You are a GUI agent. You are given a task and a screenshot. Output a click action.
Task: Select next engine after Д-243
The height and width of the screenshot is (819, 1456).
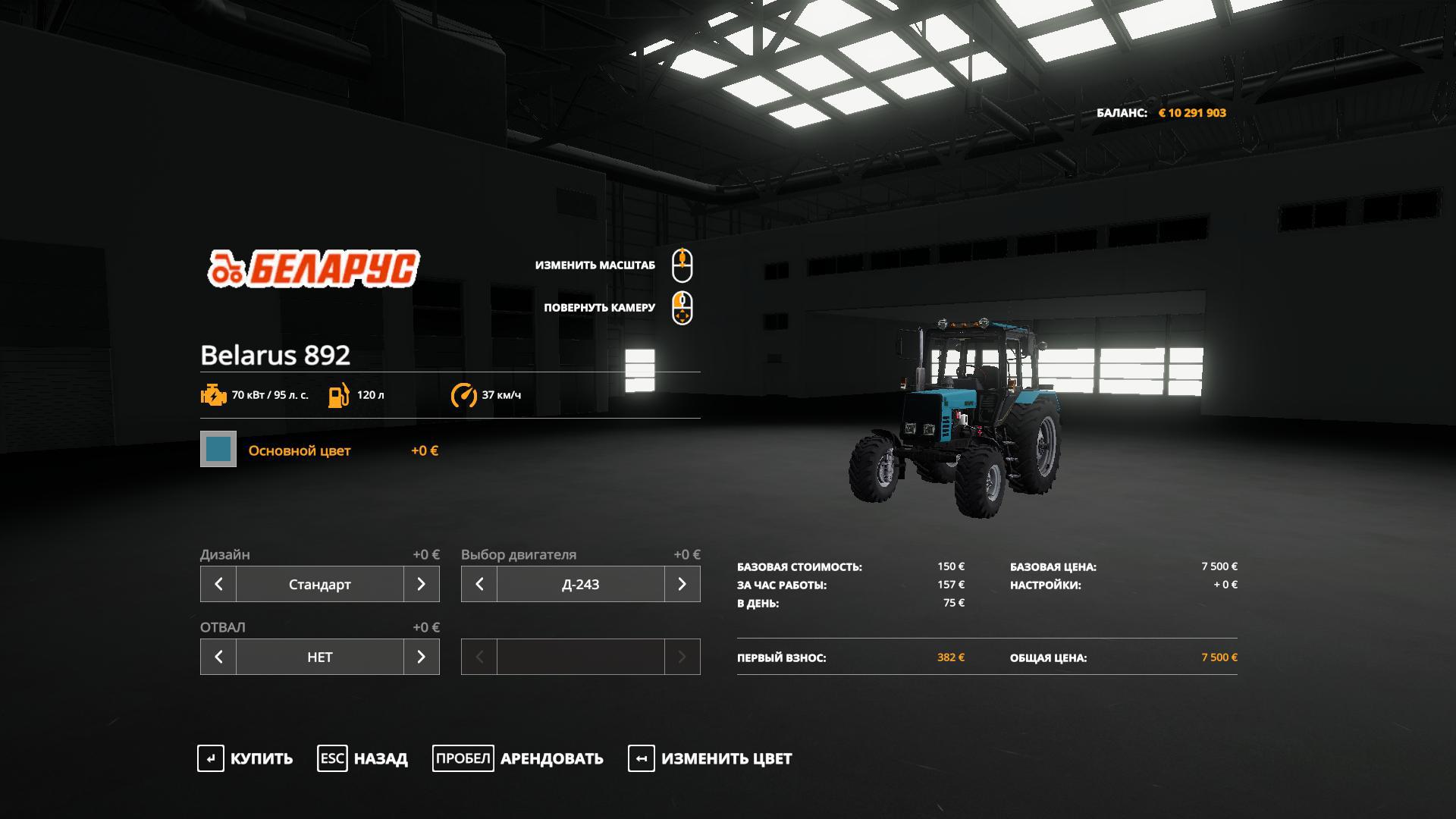(x=682, y=584)
